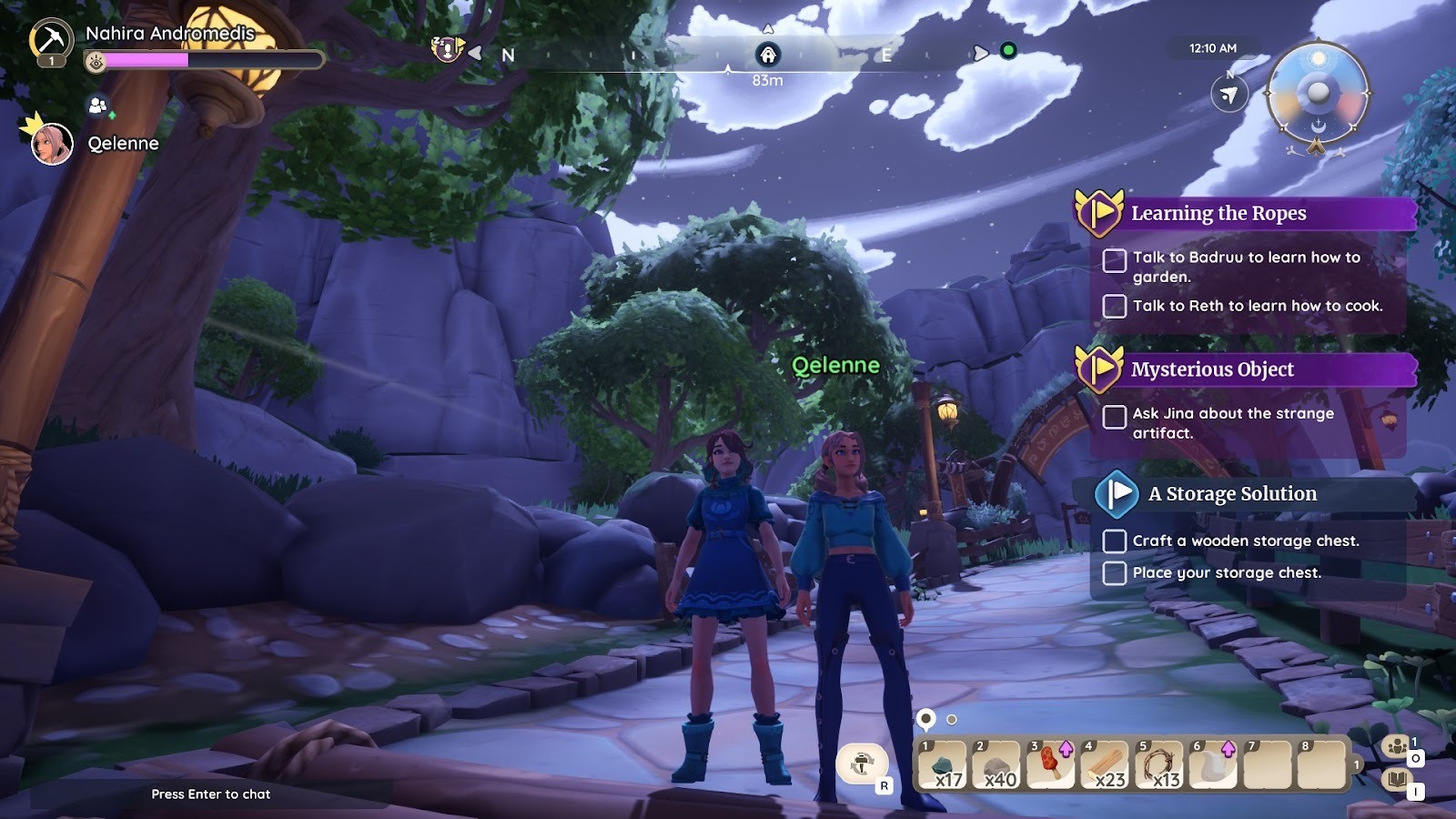The height and width of the screenshot is (819, 1456).
Task: Select Qelenne's party member portrait
Action: 52,144
